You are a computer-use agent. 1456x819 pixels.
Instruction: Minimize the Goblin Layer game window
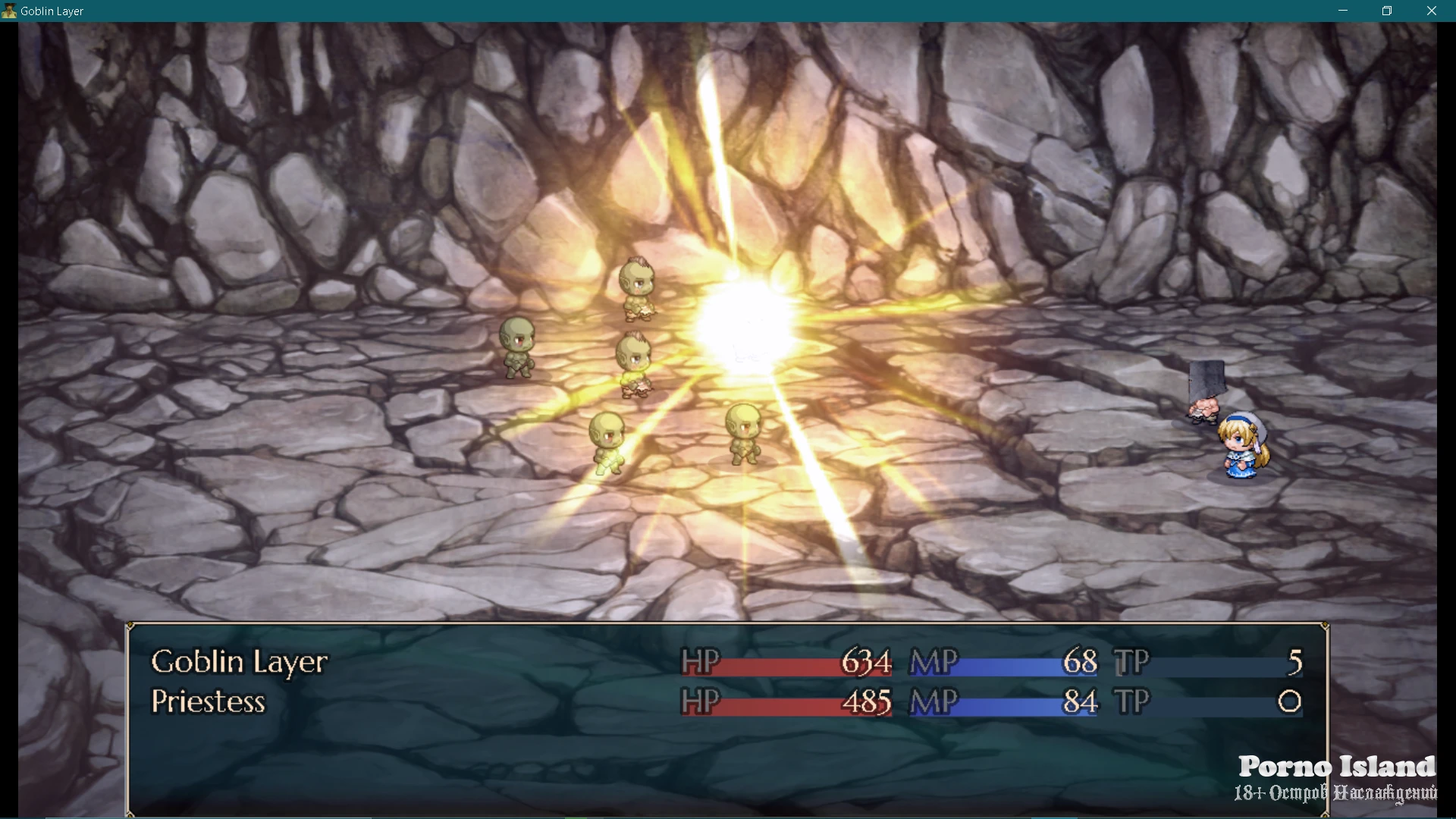[x=1343, y=11]
